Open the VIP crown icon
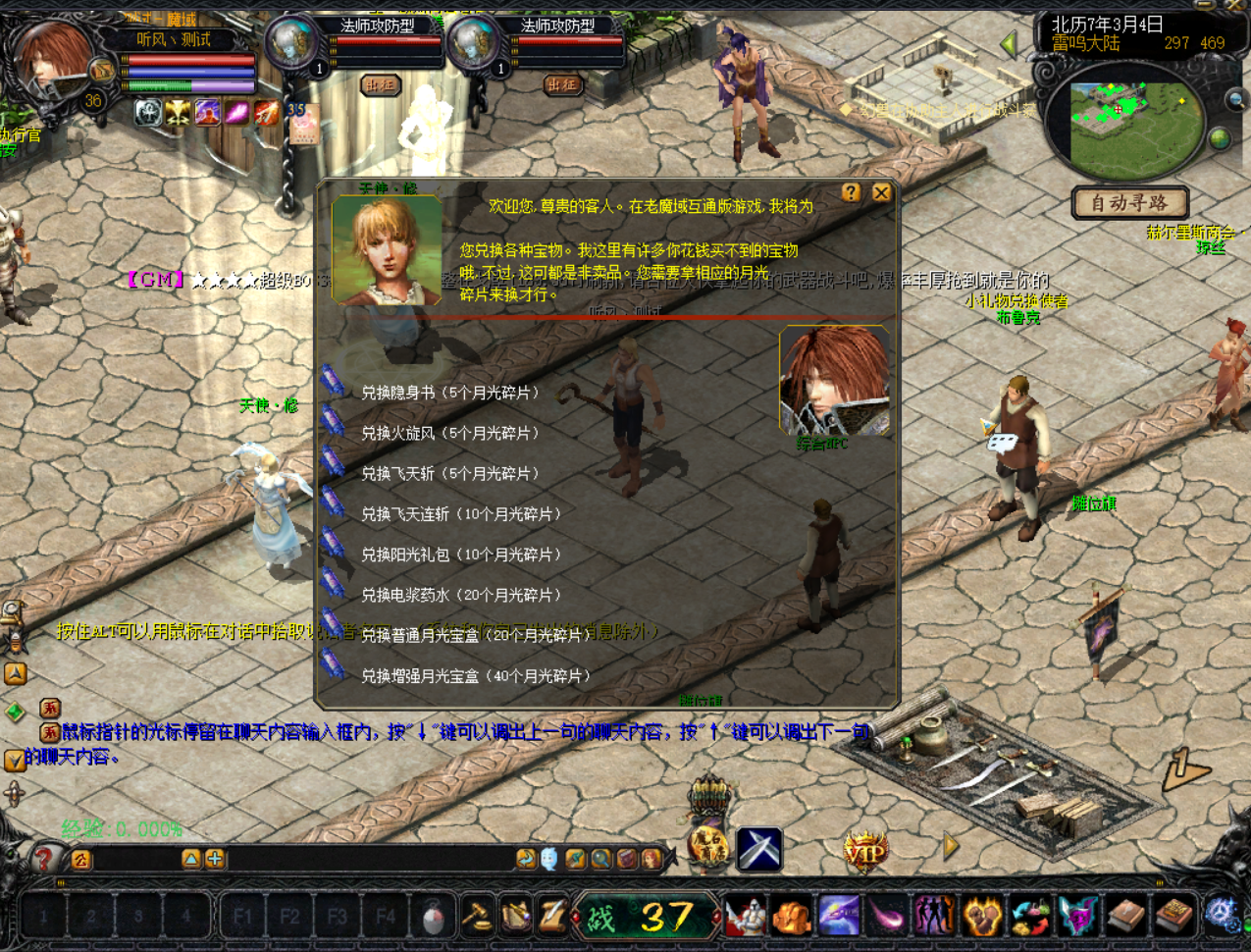The image size is (1251, 952). [x=864, y=851]
